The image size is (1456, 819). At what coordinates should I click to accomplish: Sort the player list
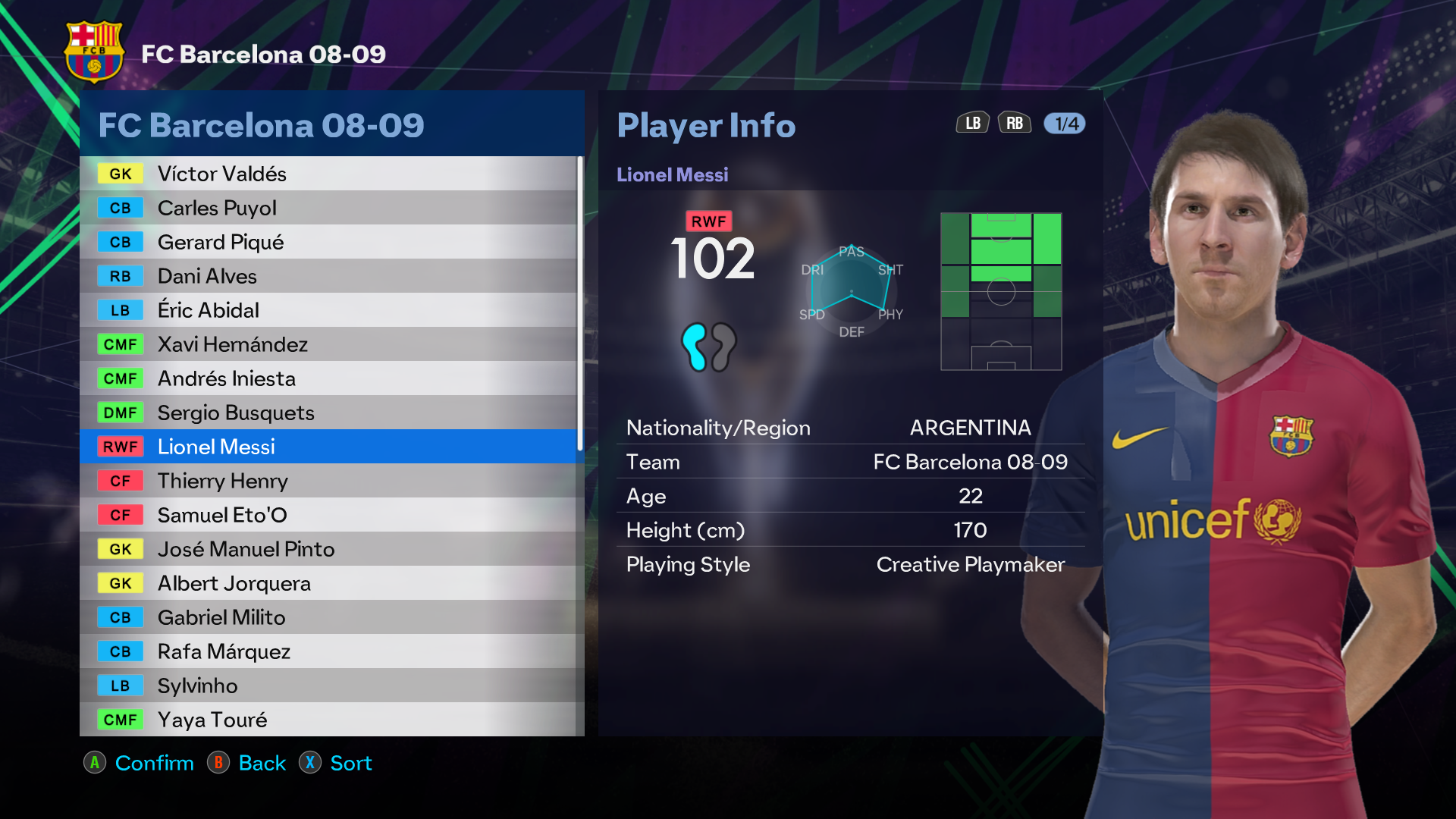pos(336,763)
